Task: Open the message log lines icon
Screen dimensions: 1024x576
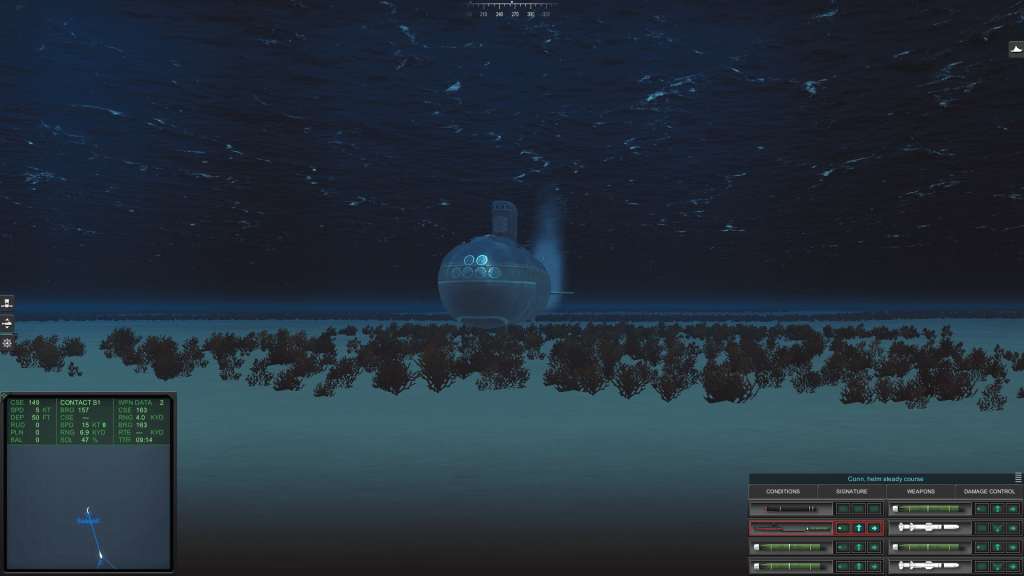Action: [x=1018, y=478]
